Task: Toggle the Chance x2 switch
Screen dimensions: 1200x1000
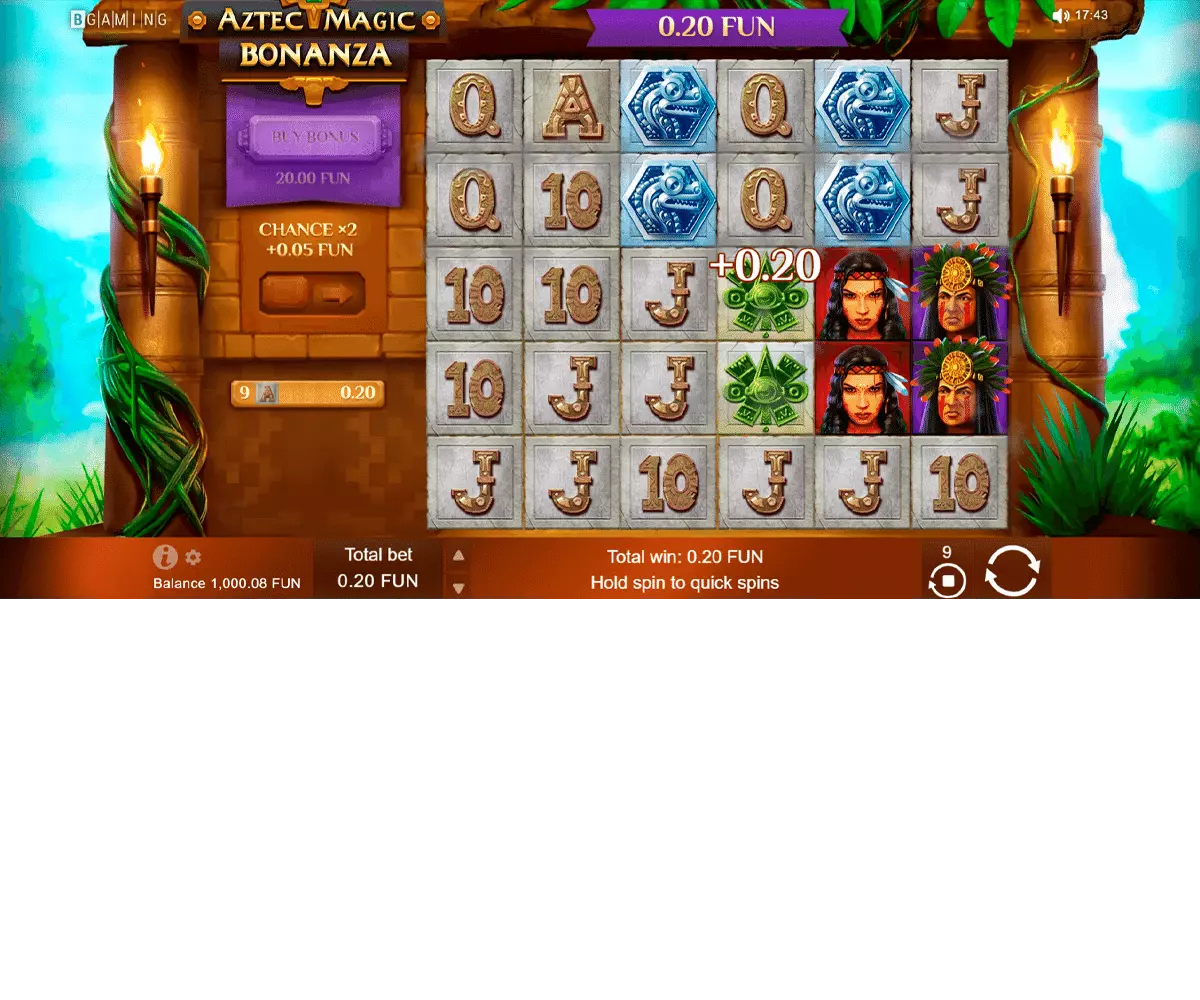Action: pyautogui.click(x=312, y=294)
